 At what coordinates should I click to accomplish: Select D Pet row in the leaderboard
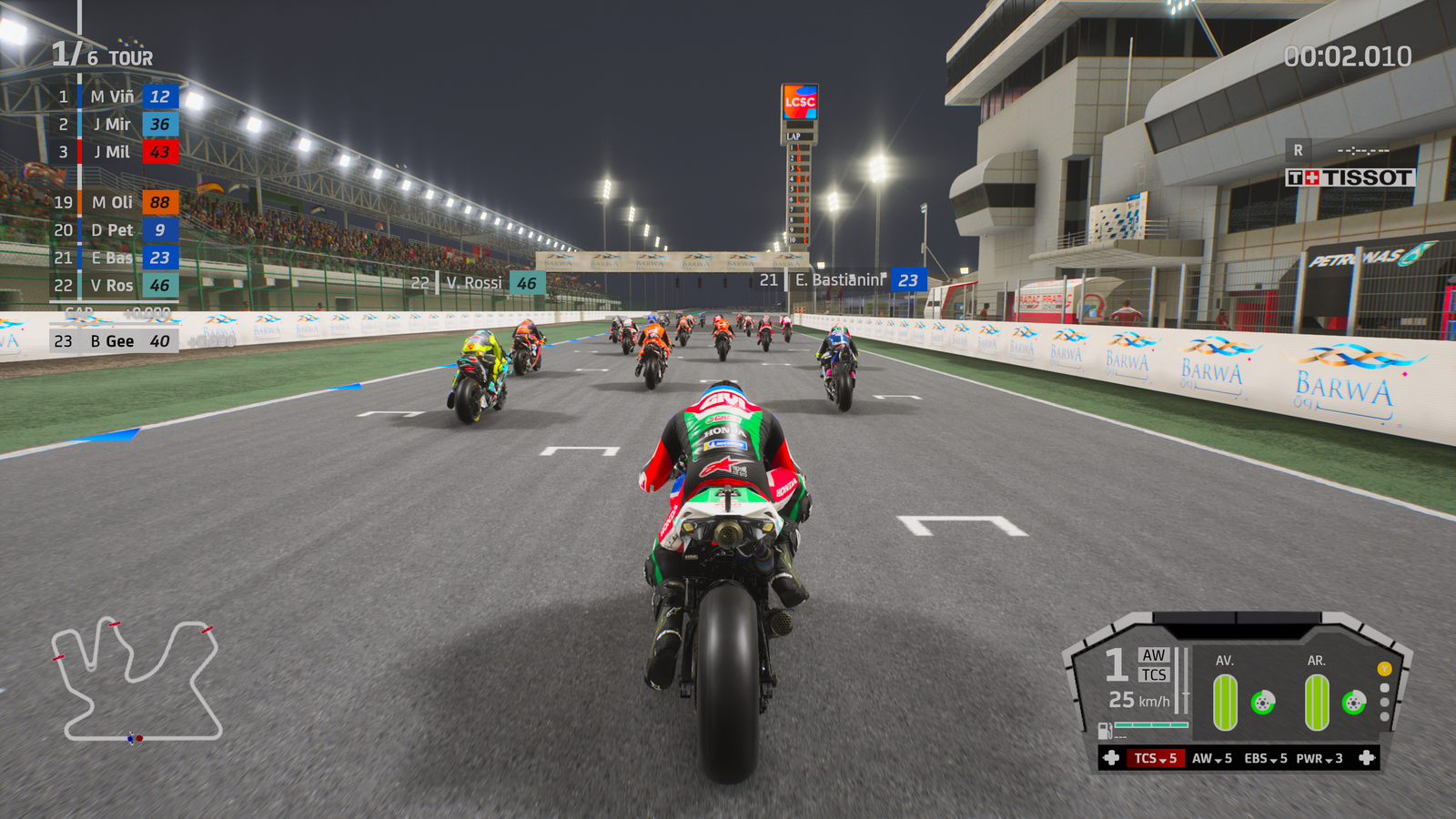pyautogui.click(x=114, y=230)
